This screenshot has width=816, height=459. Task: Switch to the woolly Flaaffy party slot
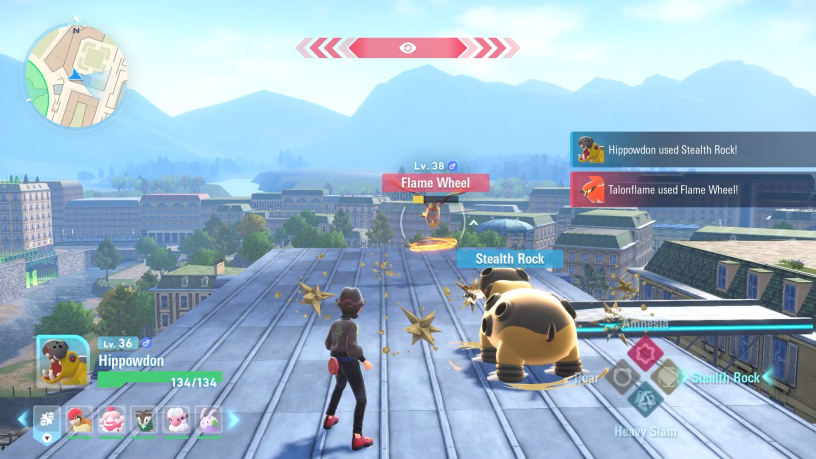176,420
